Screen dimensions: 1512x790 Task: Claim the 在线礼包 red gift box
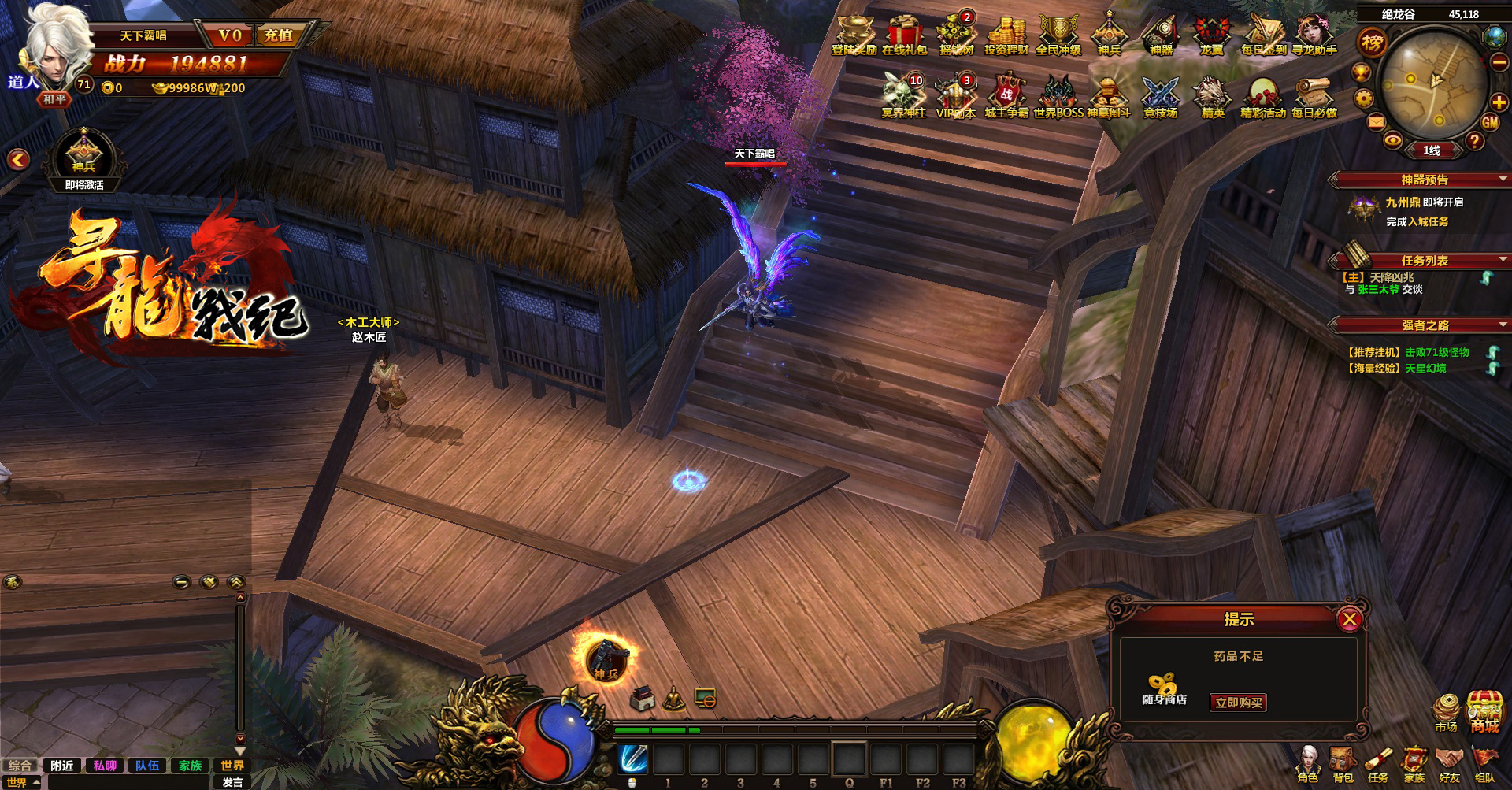[x=904, y=35]
